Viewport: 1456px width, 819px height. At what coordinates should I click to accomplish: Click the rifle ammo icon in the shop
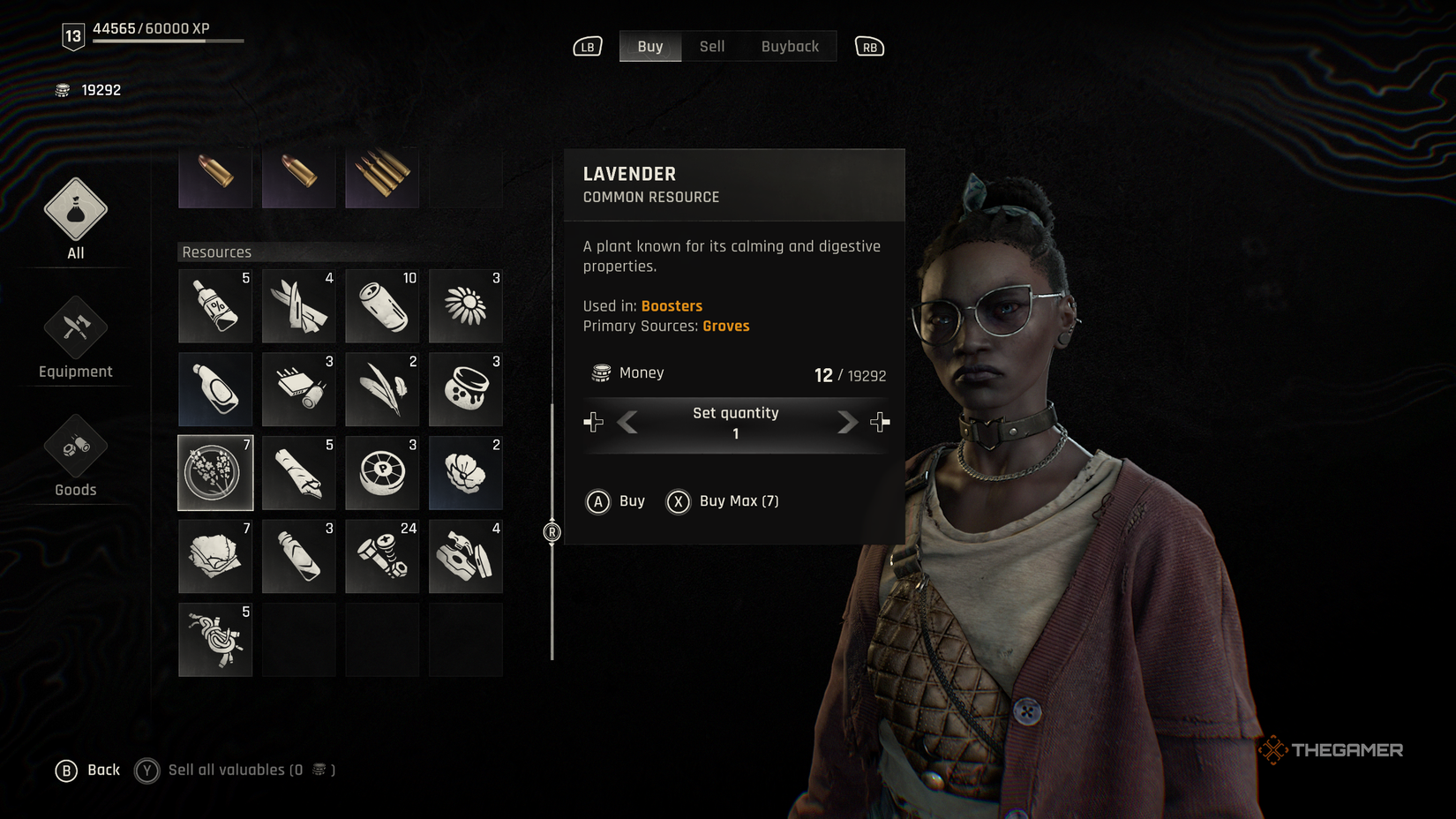(x=382, y=177)
